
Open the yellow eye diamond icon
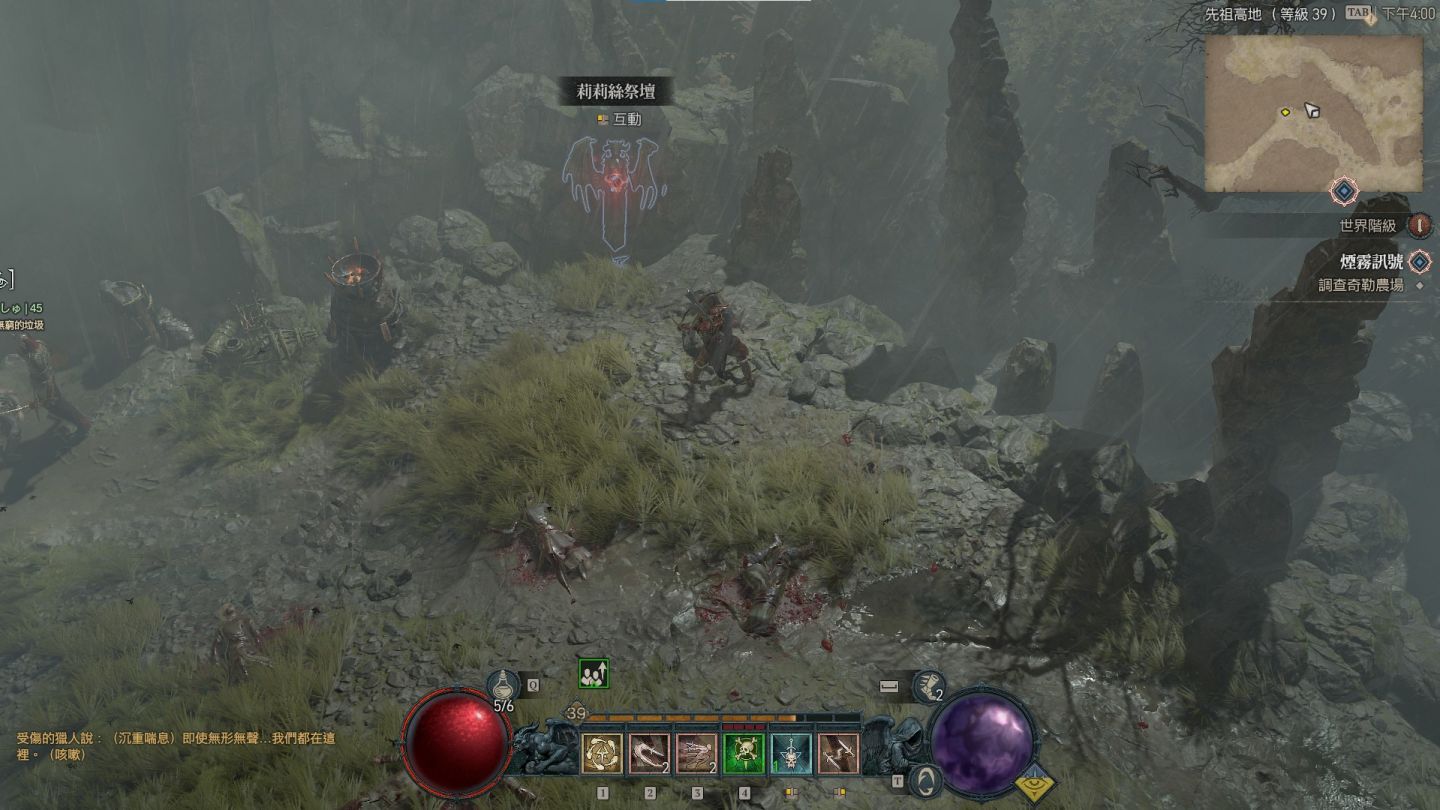point(1038,786)
